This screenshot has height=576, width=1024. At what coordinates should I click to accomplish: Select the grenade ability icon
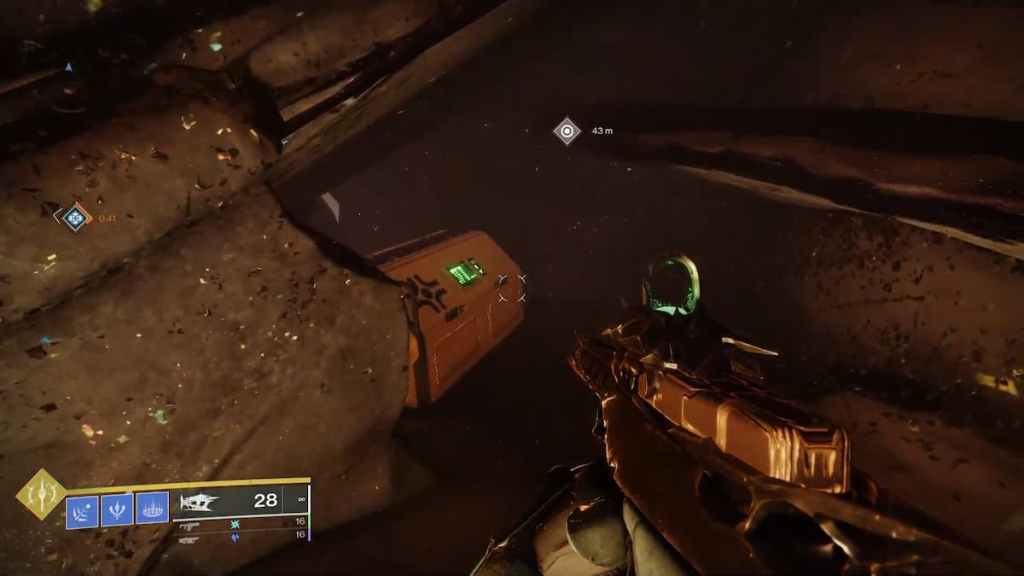click(x=82, y=510)
